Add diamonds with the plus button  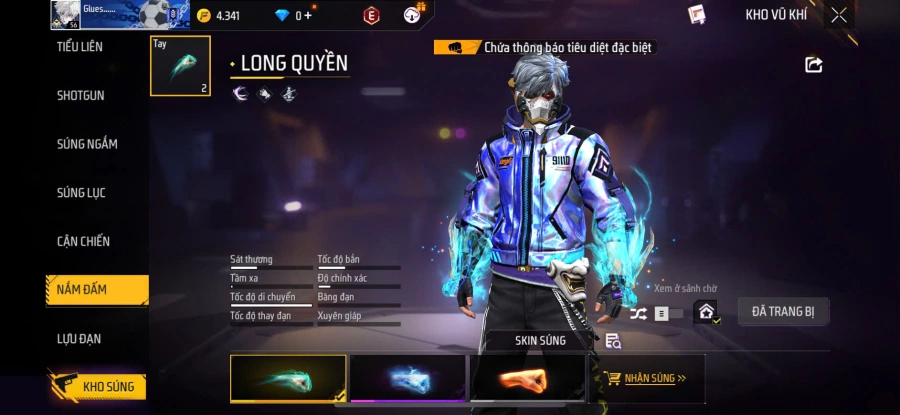(x=308, y=15)
